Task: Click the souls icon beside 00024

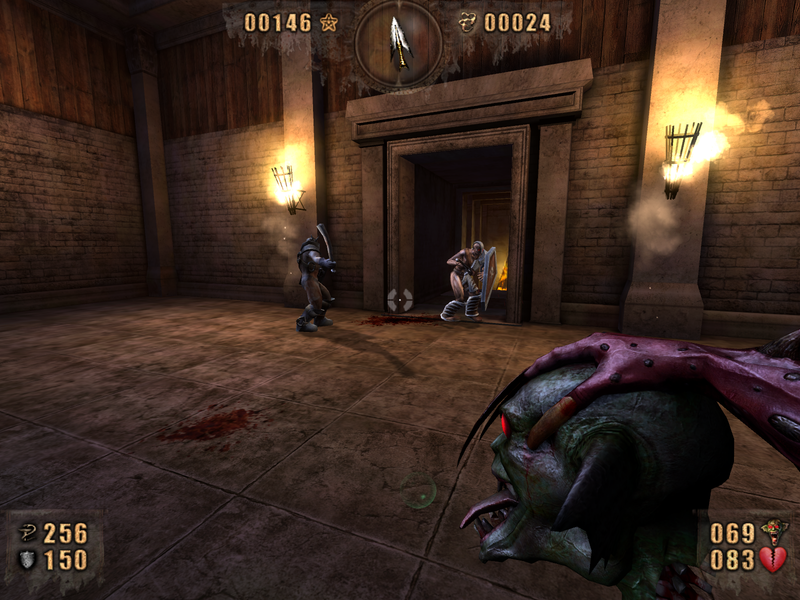Action: coord(466,22)
